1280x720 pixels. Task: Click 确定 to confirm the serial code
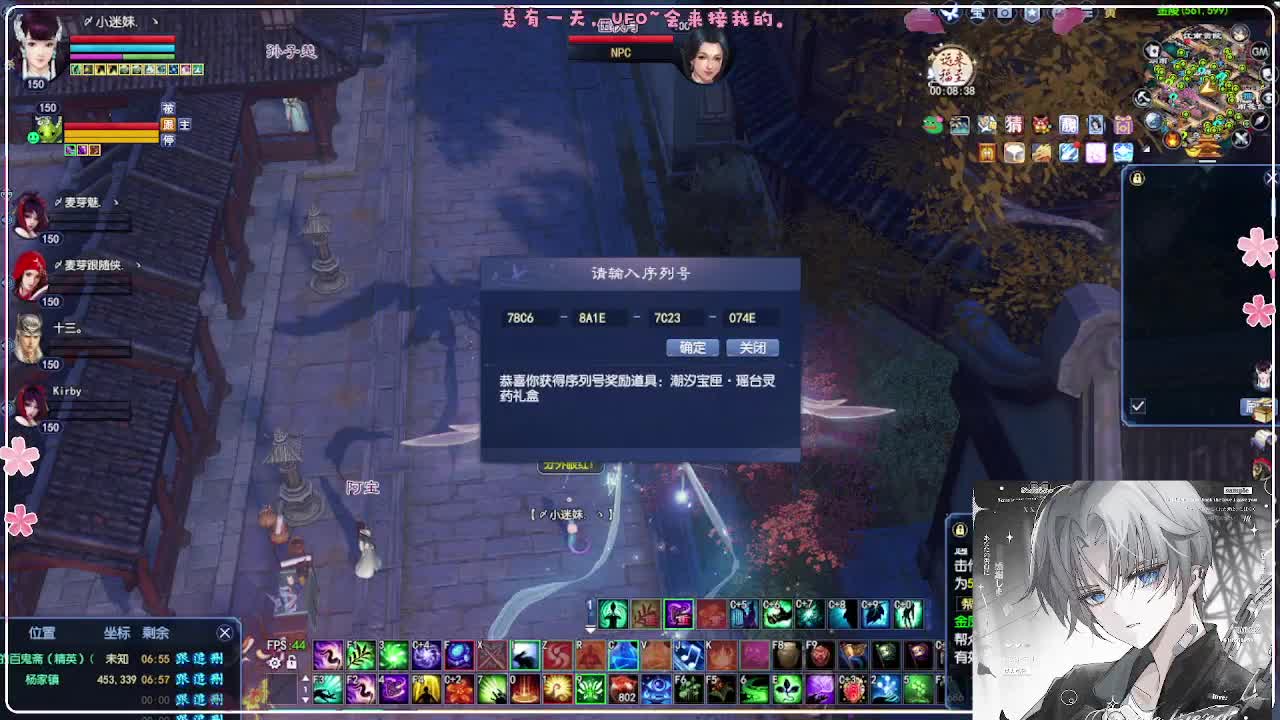691,348
